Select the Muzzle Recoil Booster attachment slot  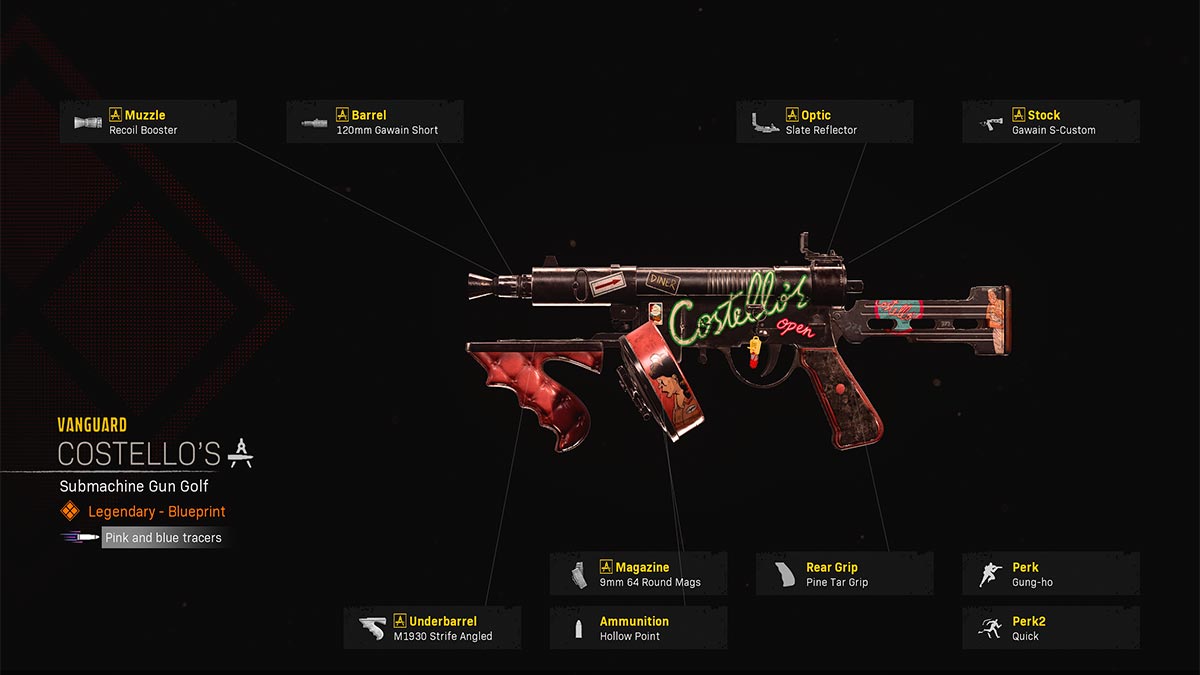coord(148,122)
